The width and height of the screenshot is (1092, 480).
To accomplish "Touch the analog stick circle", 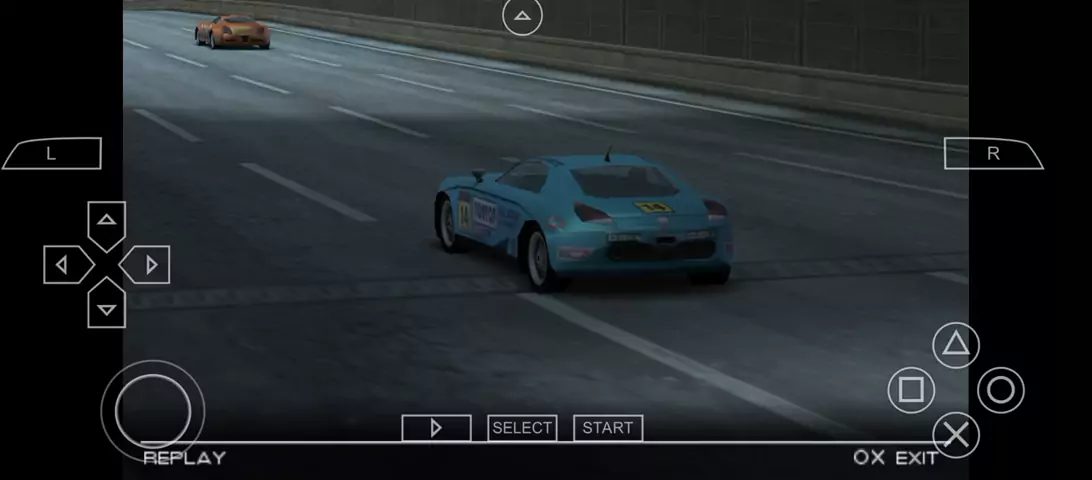I will [153, 410].
